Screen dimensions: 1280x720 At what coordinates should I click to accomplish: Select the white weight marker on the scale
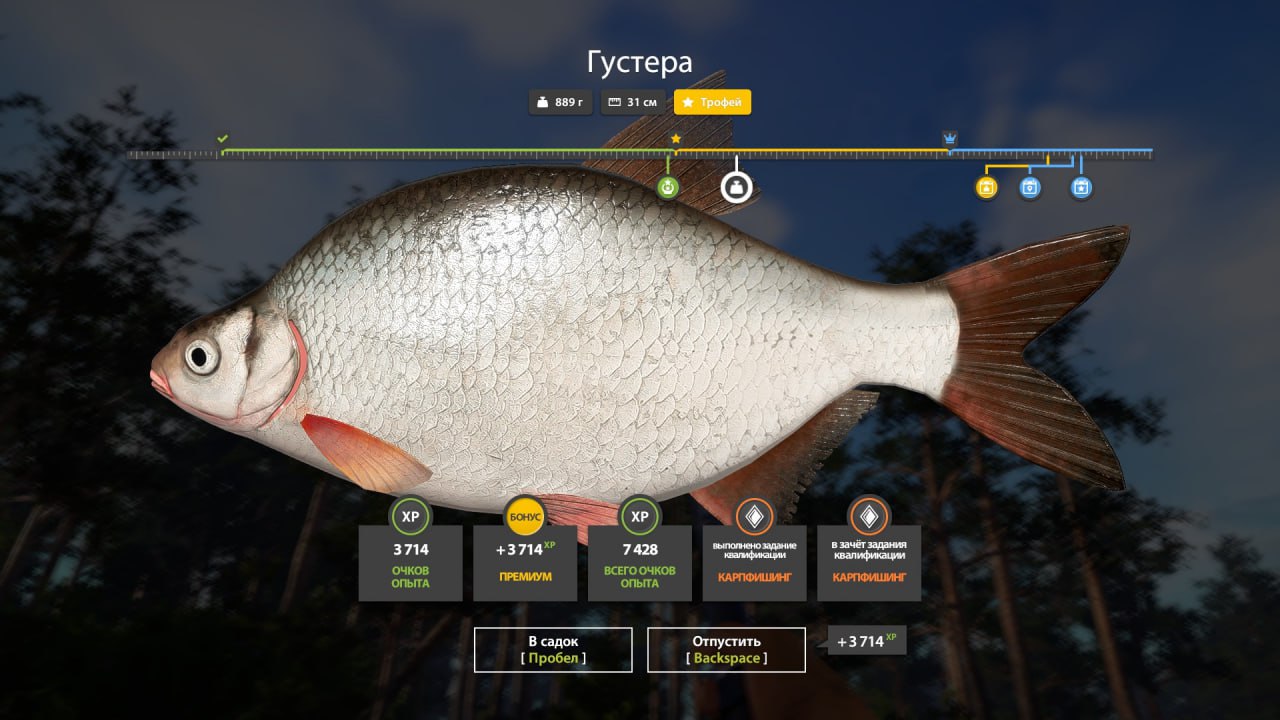[x=737, y=187]
